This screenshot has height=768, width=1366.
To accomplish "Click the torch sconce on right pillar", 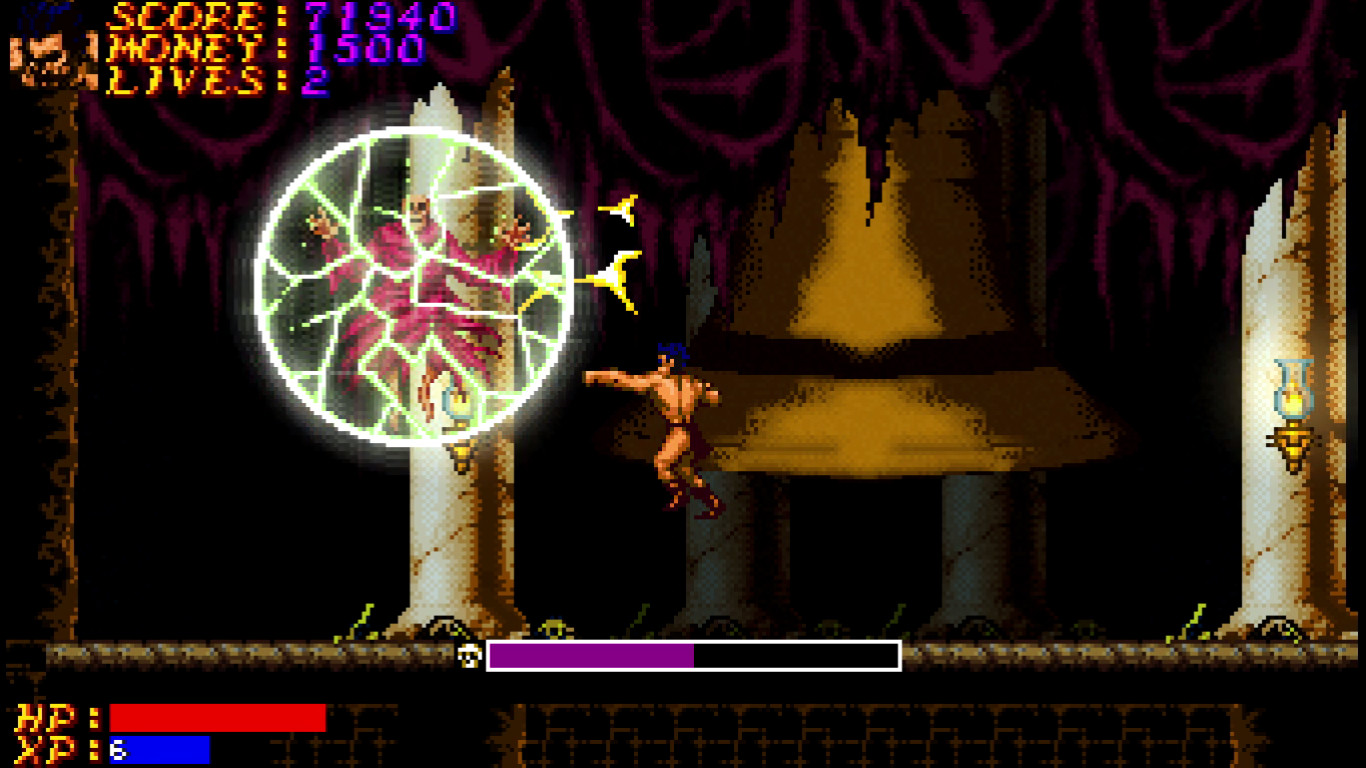I will (1293, 410).
